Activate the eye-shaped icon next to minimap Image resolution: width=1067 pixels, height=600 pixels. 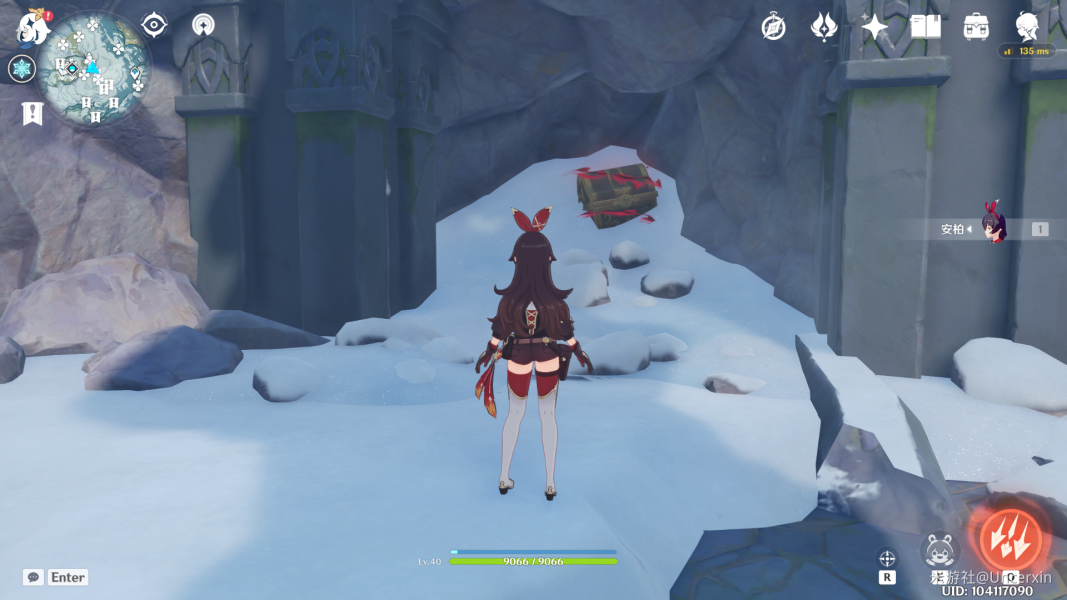click(x=154, y=24)
